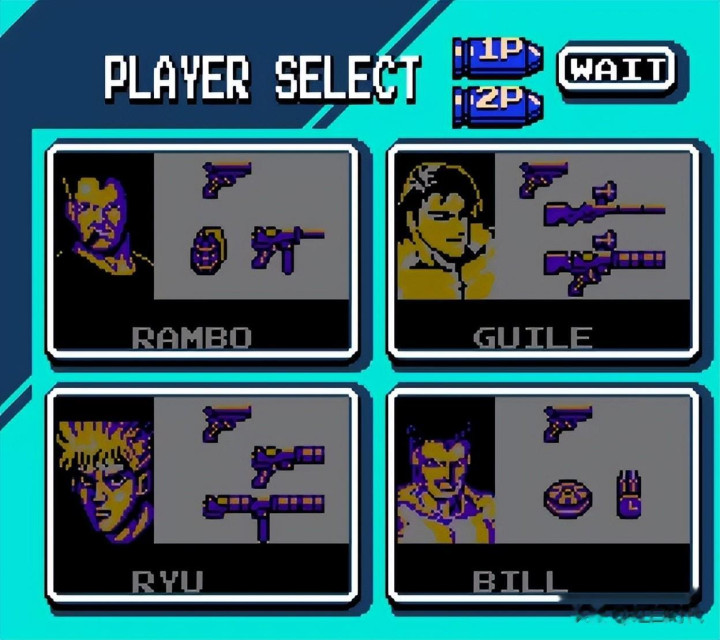720x640 pixels.
Task: Select Bill's character panel
Action: click(543, 495)
